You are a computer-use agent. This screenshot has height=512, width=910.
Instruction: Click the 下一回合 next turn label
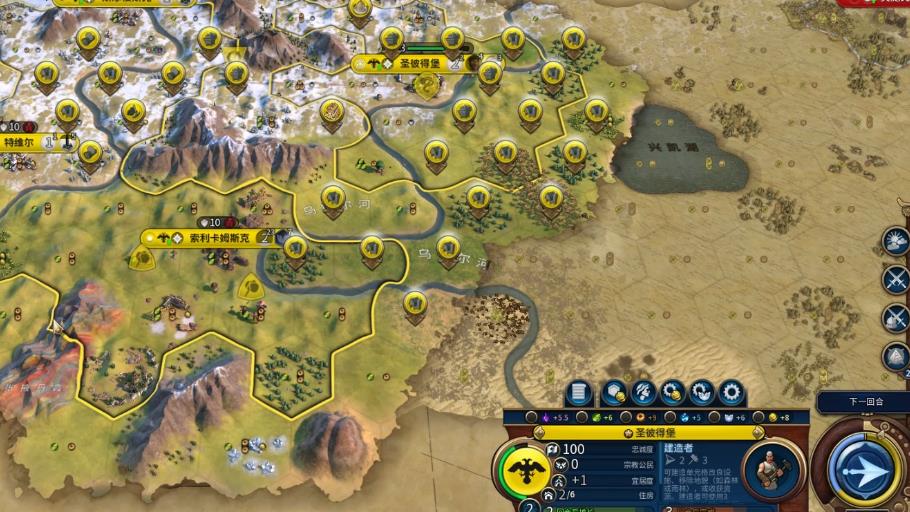tap(862, 401)
